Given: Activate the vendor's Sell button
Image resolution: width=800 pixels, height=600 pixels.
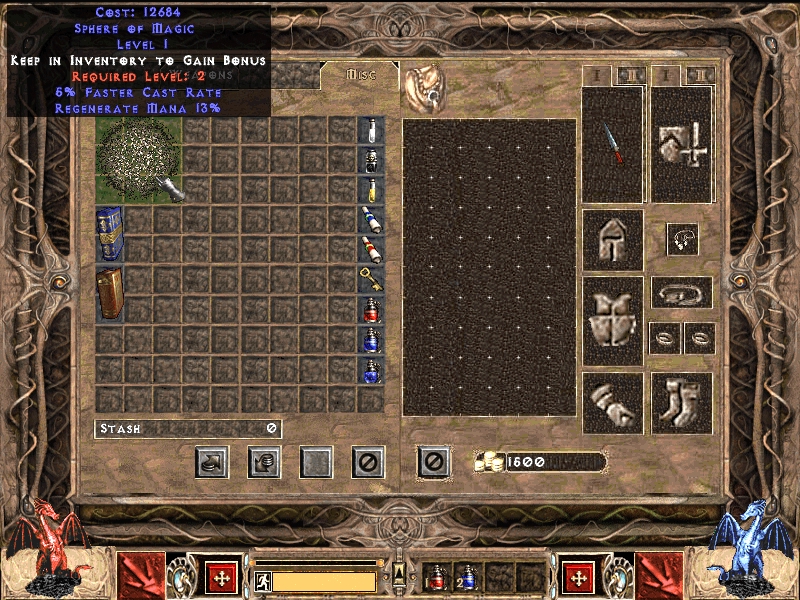Looking at the screenshot, I should 264,461.
